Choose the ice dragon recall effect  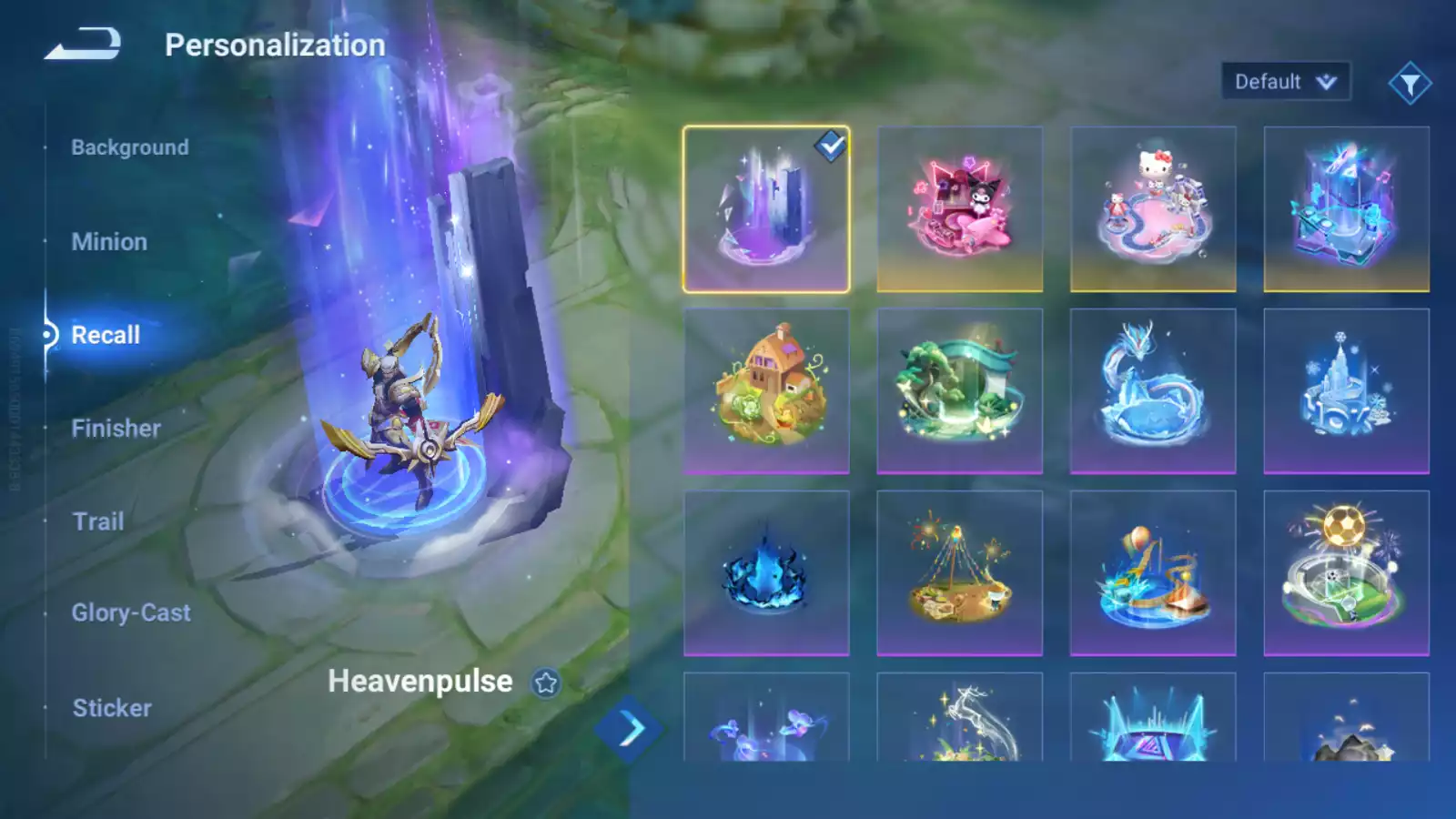coord(1153,391)
